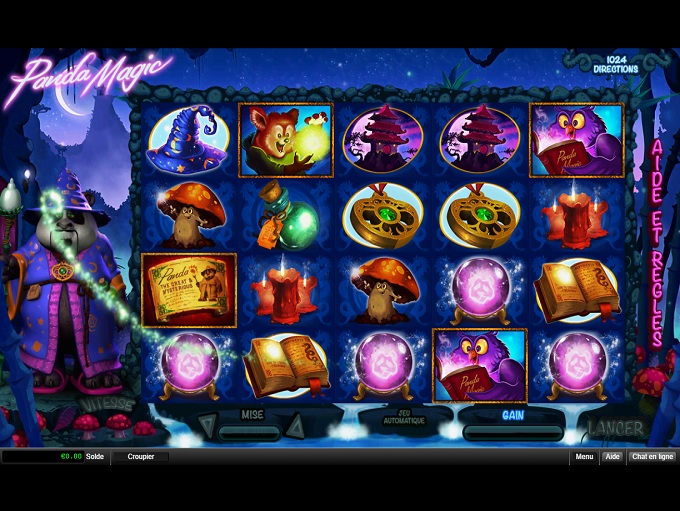Open Chat en ligne support
The width and height of the screenshot is (680, 511).
click(652, 457)
